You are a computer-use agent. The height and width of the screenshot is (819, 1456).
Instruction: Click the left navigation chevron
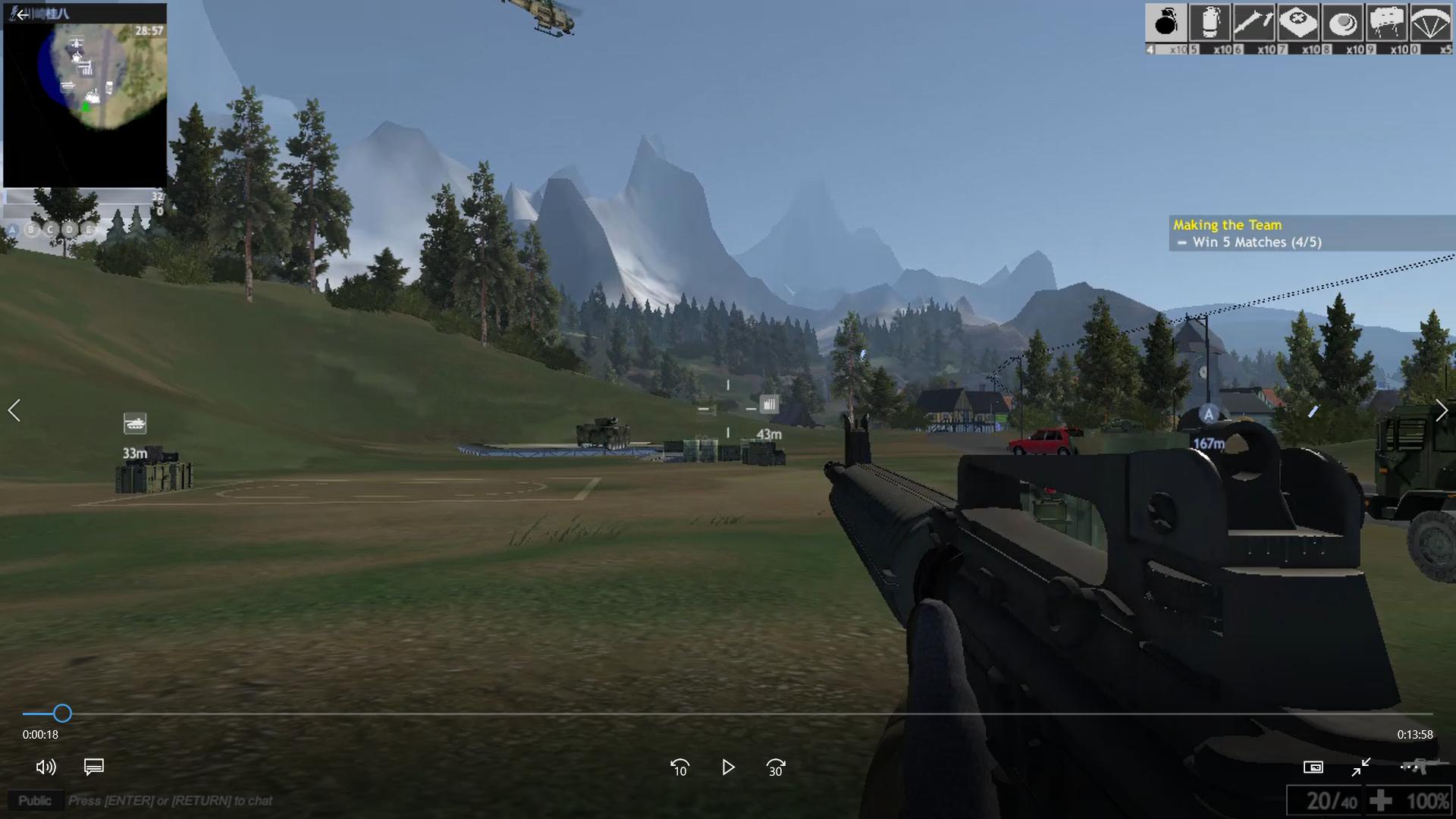(x=14, y=410)
